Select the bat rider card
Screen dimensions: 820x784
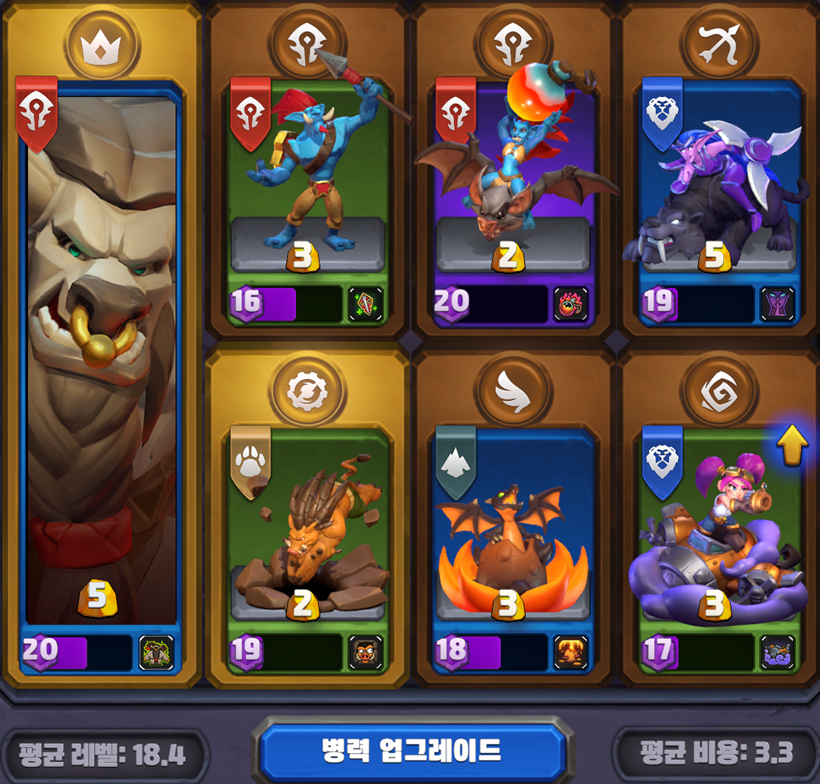[514, 180]
